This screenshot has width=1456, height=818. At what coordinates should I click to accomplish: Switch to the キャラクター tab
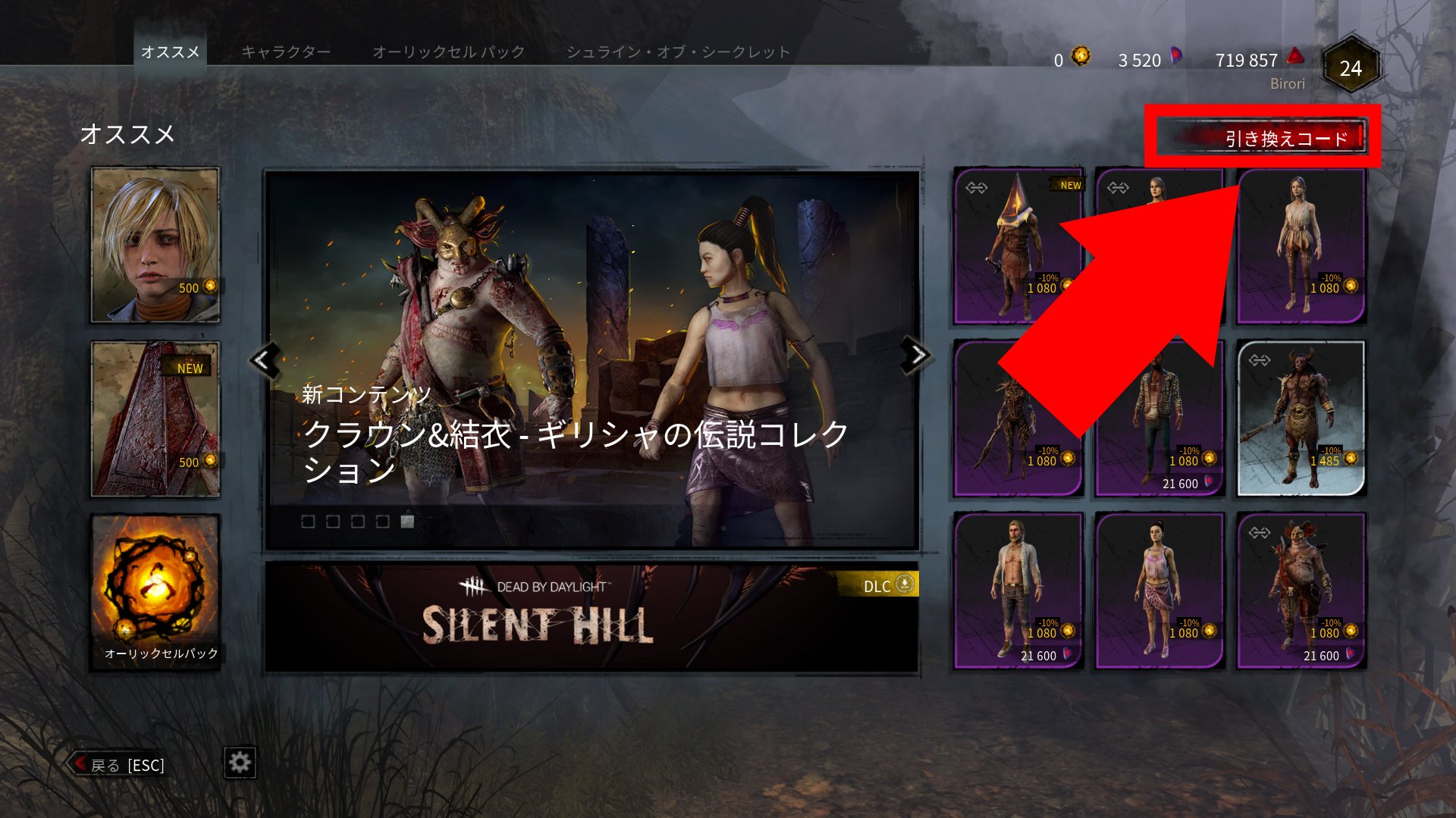point(286,52)
